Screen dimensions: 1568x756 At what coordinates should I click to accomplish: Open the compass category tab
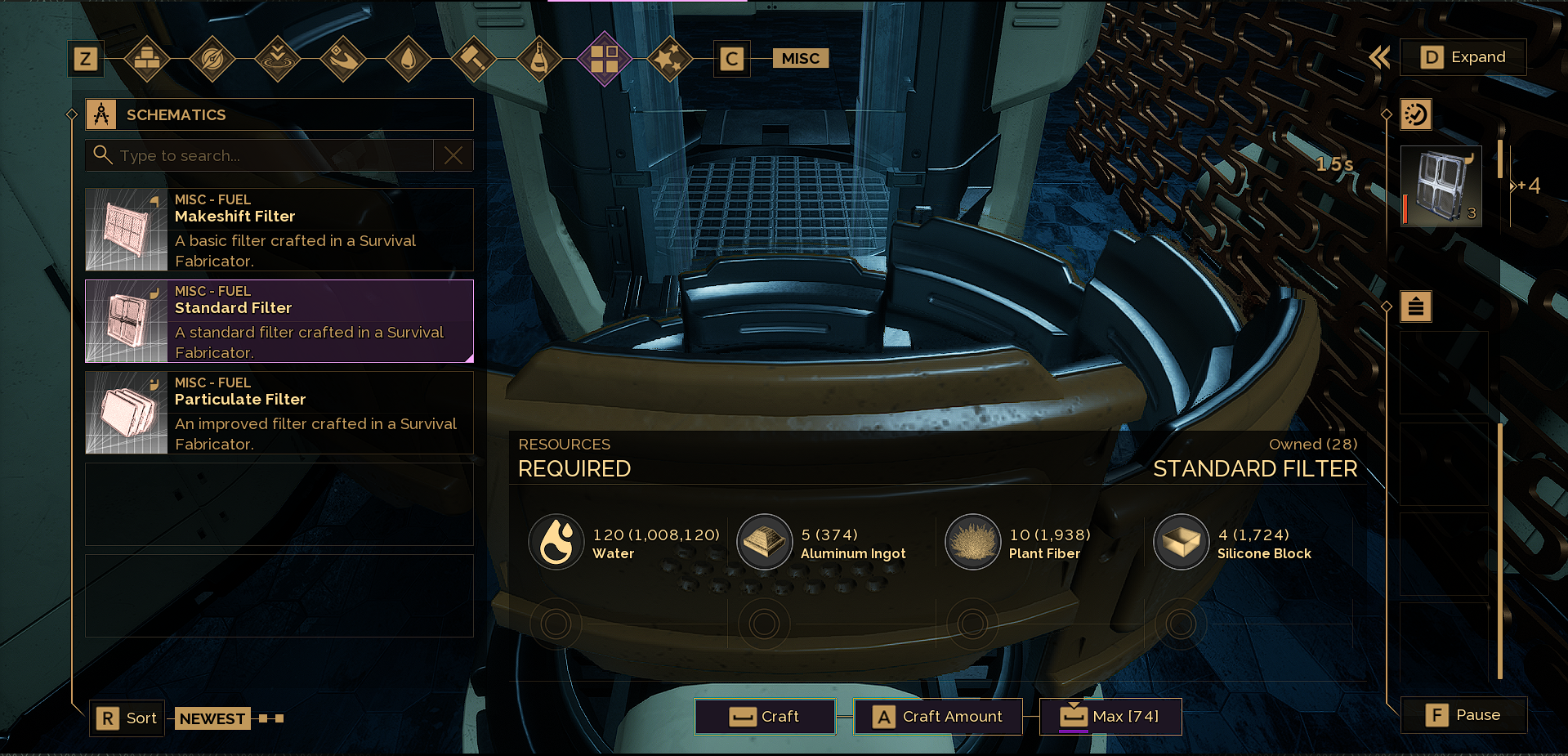(212, 58)
